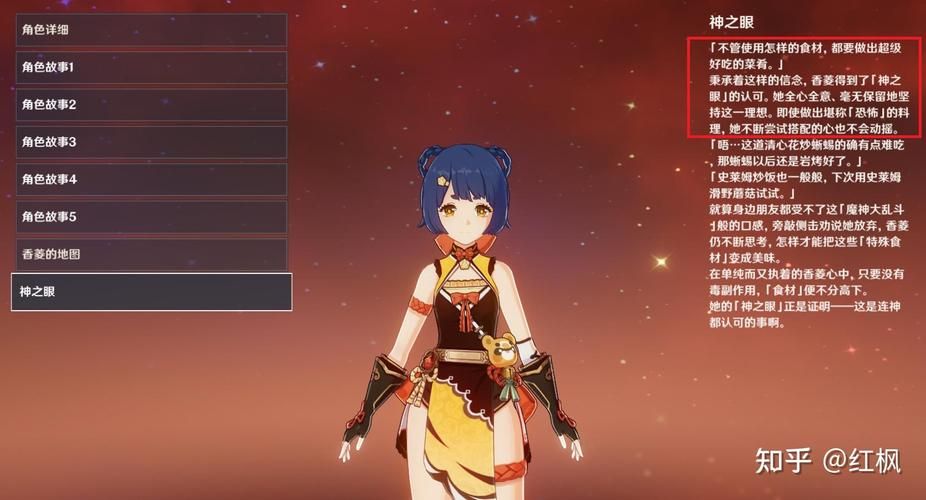Select the highlighted 神之眼 entry
This screenshot has height=500, width=926.
point(150,292)
